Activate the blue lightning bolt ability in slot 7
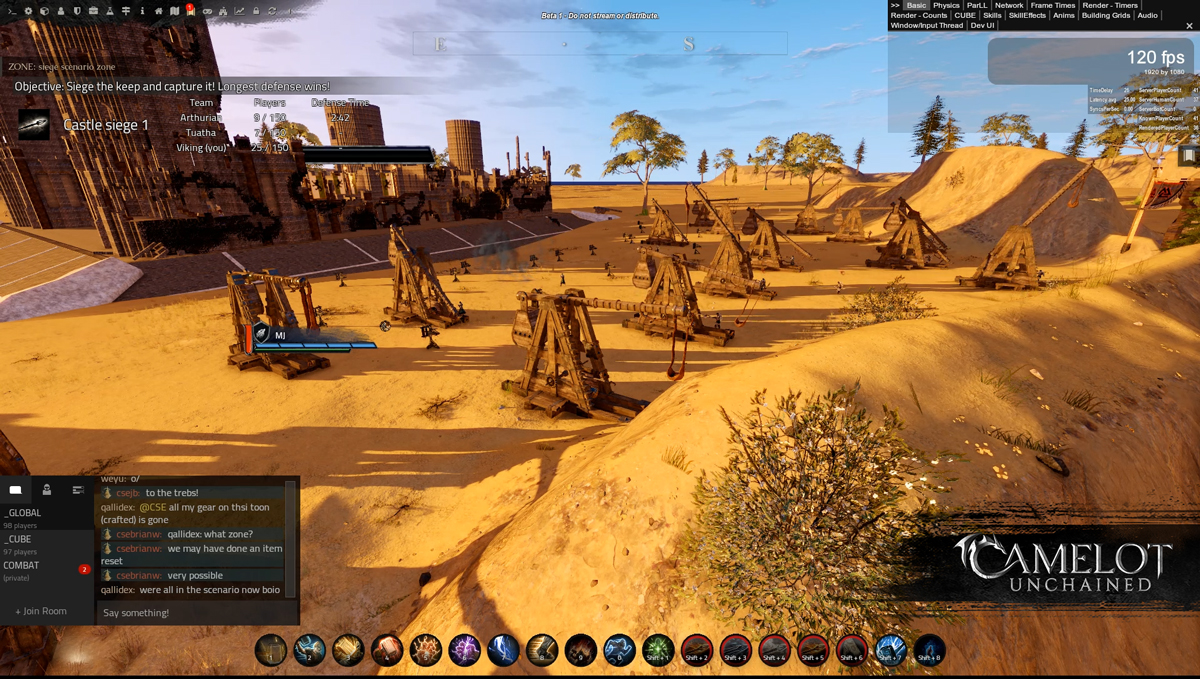The width and height of the screenshot is (1200, 679). click(x=503, y=650)
